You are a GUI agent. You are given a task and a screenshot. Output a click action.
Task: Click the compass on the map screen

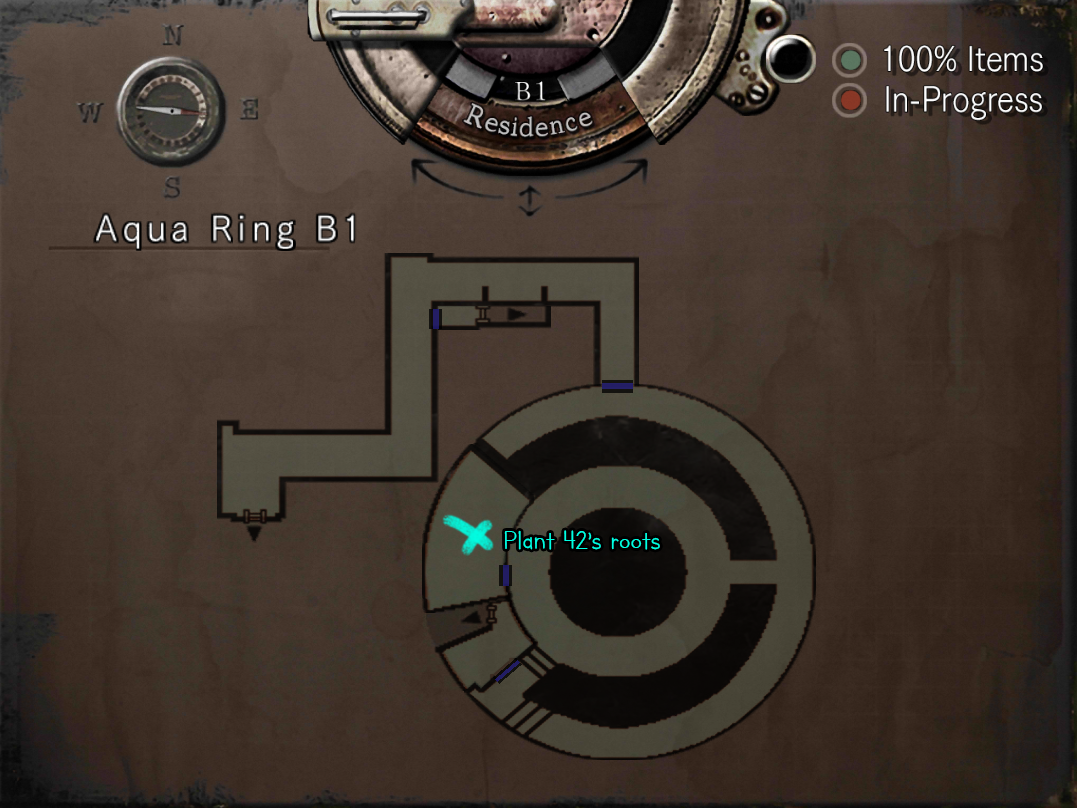[x=170, y=109]
